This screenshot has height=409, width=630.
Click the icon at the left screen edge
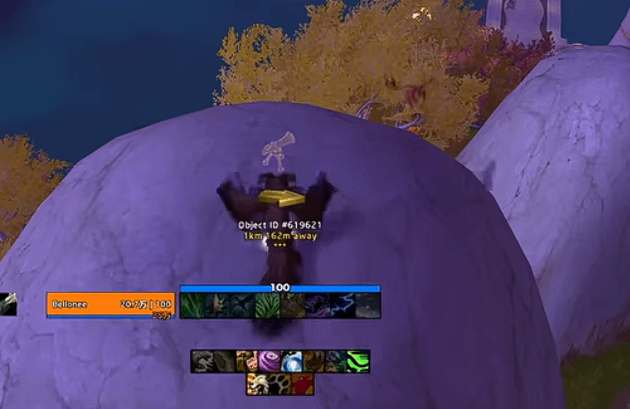tap(7, 304)
